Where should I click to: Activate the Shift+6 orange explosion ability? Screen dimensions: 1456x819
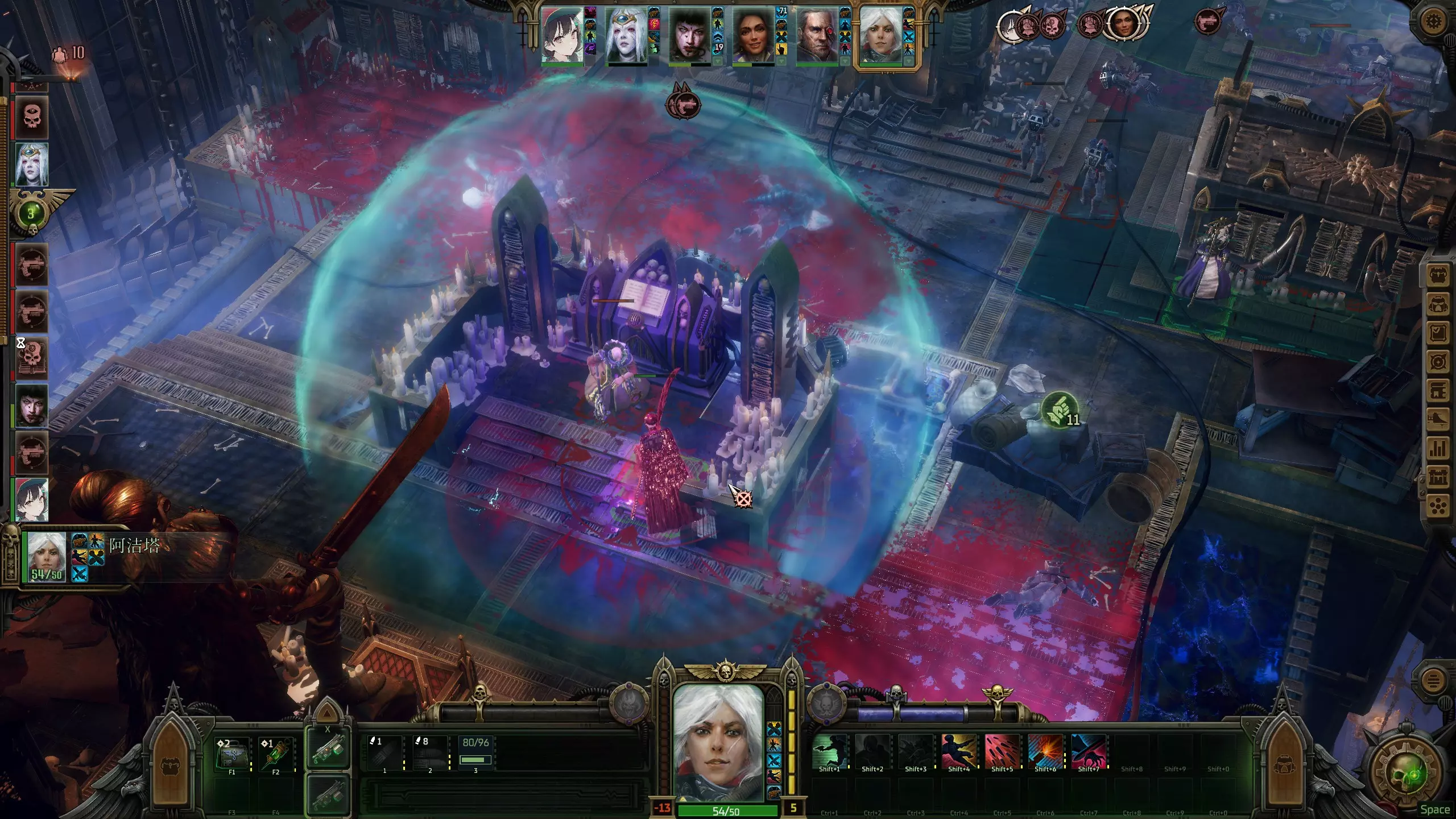tap(1045, 751)
